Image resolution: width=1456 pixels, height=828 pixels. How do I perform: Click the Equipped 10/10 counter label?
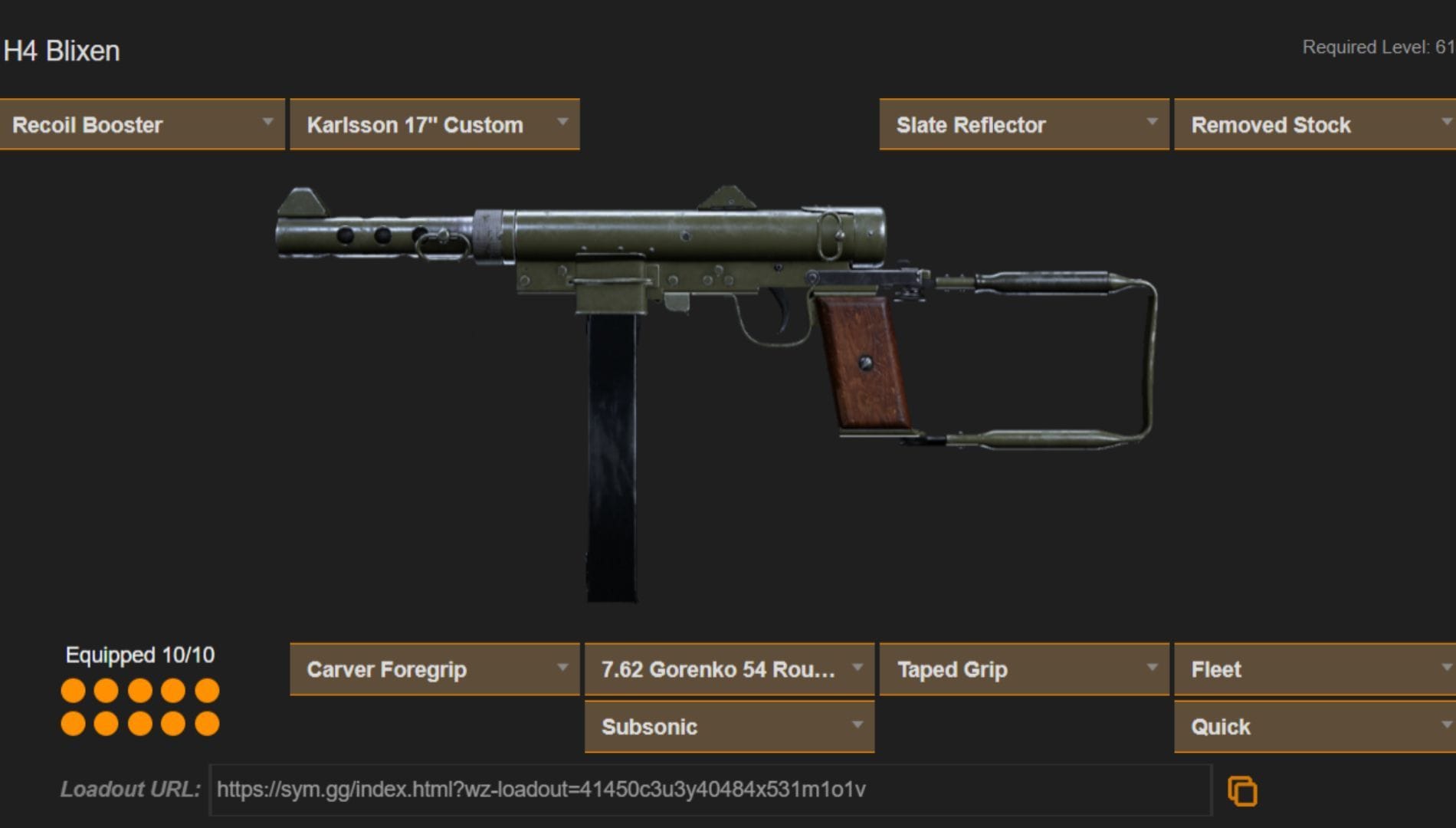tap(140, 655)
